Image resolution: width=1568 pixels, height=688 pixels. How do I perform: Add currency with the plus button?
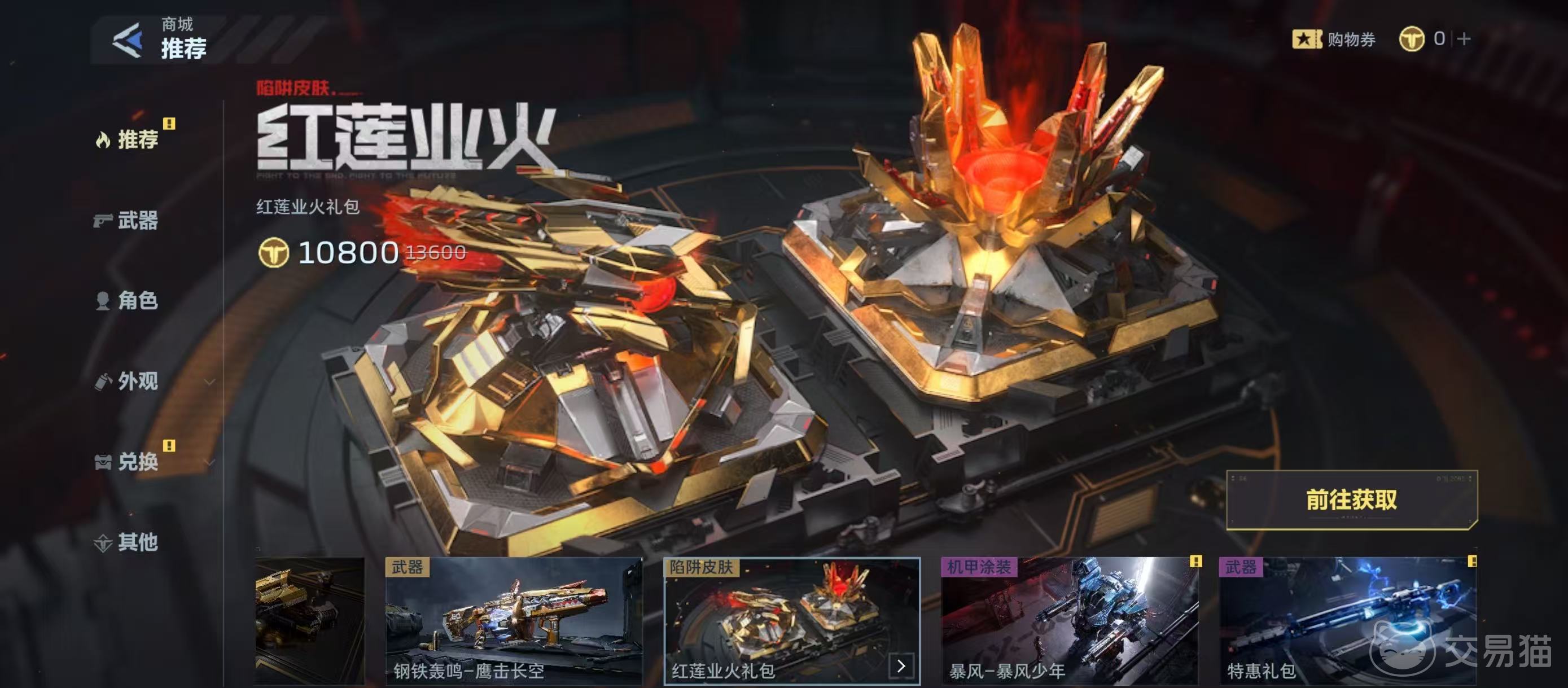(1465, 39)
